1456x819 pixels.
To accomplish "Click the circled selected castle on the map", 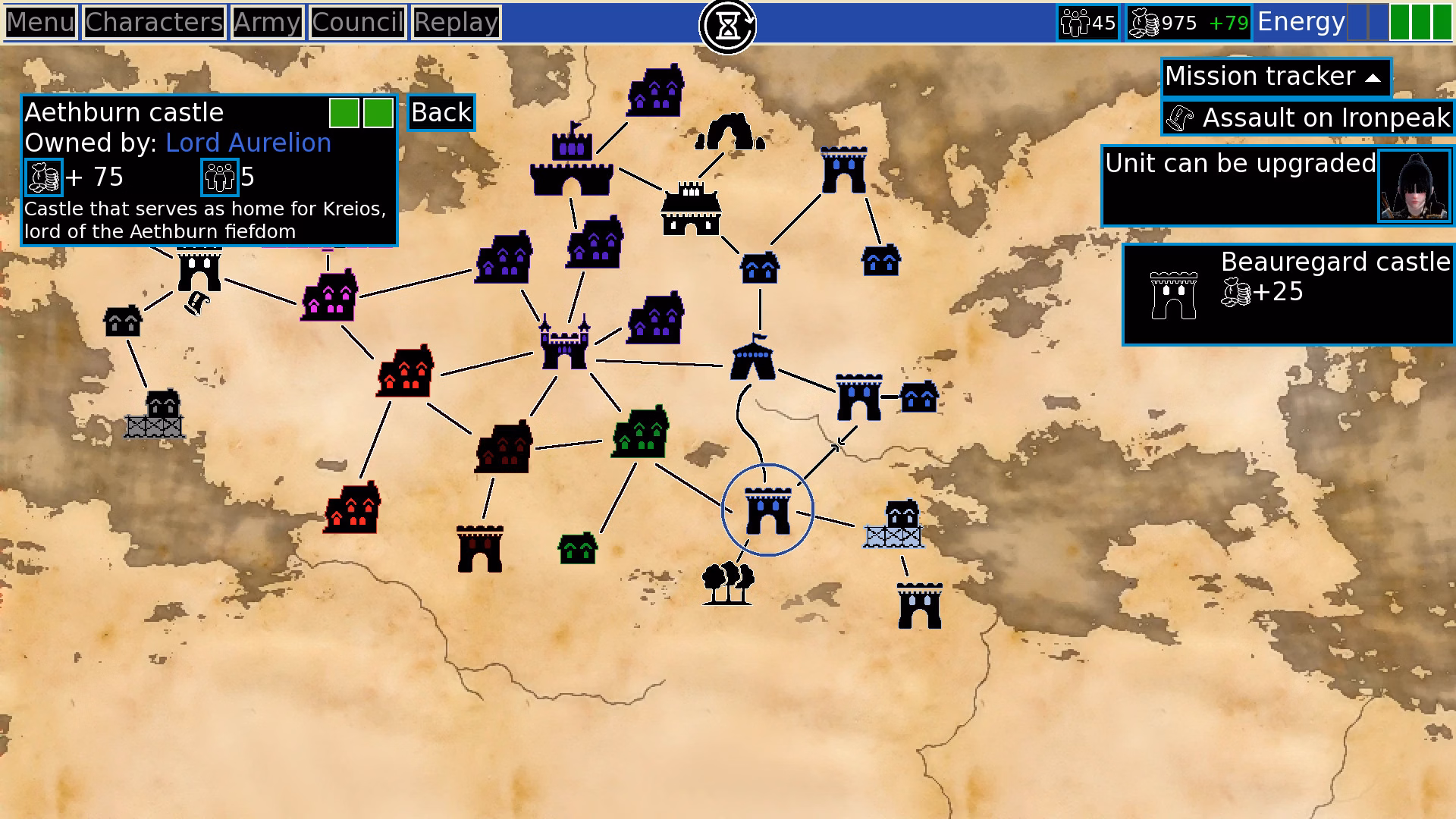I will [767, 510].
